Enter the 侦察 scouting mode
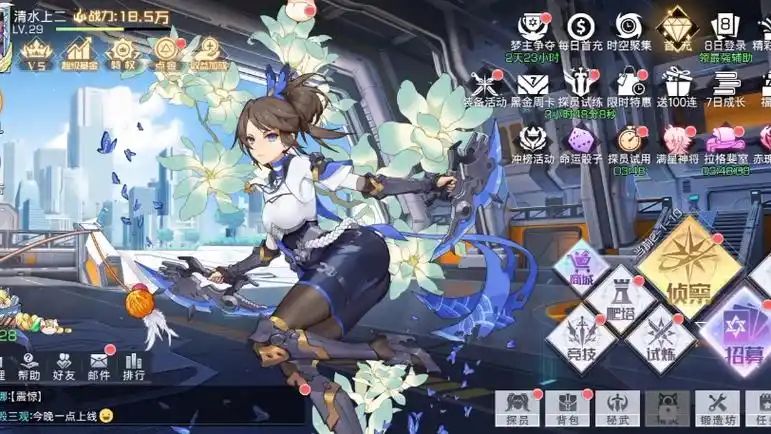Image resolution: width=771 pixels, height=434 pixels. click(691, 264)
